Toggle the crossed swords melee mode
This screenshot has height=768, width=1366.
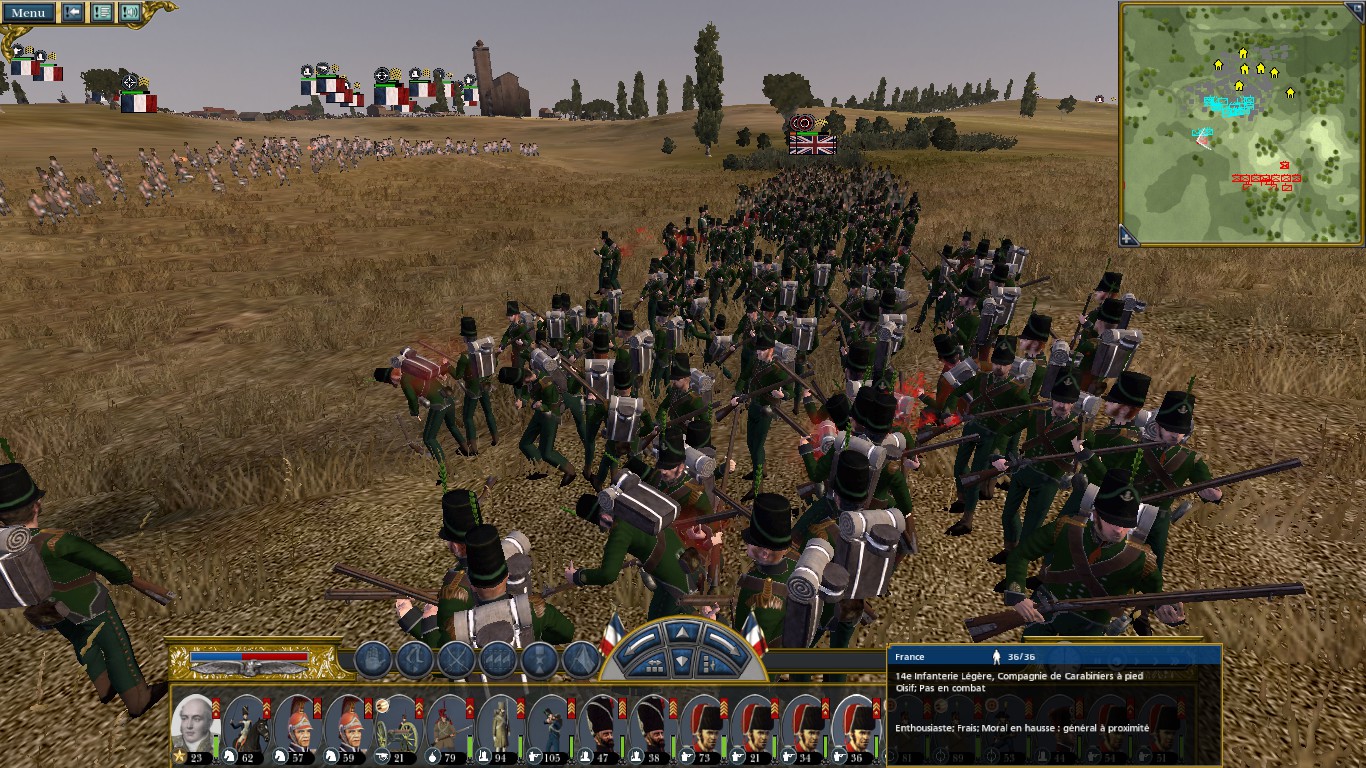(456, 660)
